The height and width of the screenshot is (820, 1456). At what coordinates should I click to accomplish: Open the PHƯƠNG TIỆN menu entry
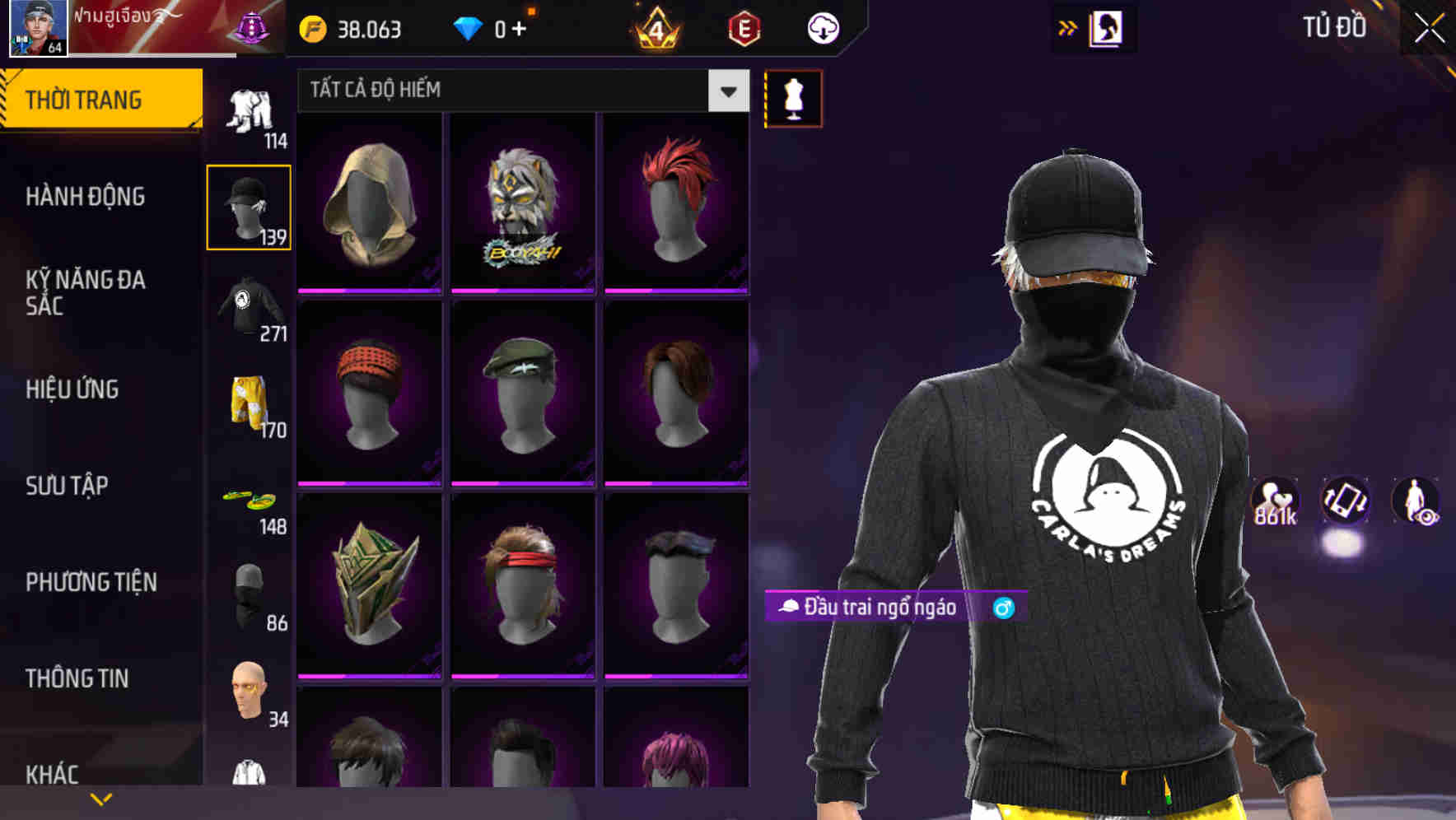click(x=91, y=580)
